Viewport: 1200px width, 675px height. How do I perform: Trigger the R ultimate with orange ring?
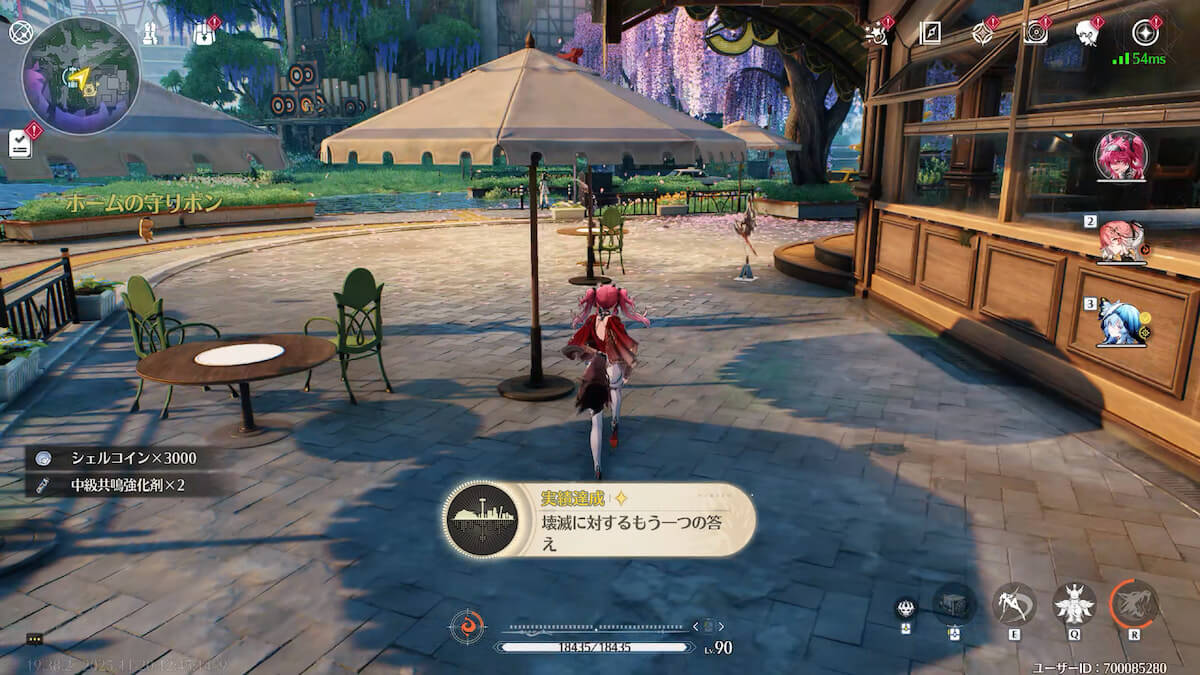1135,604
